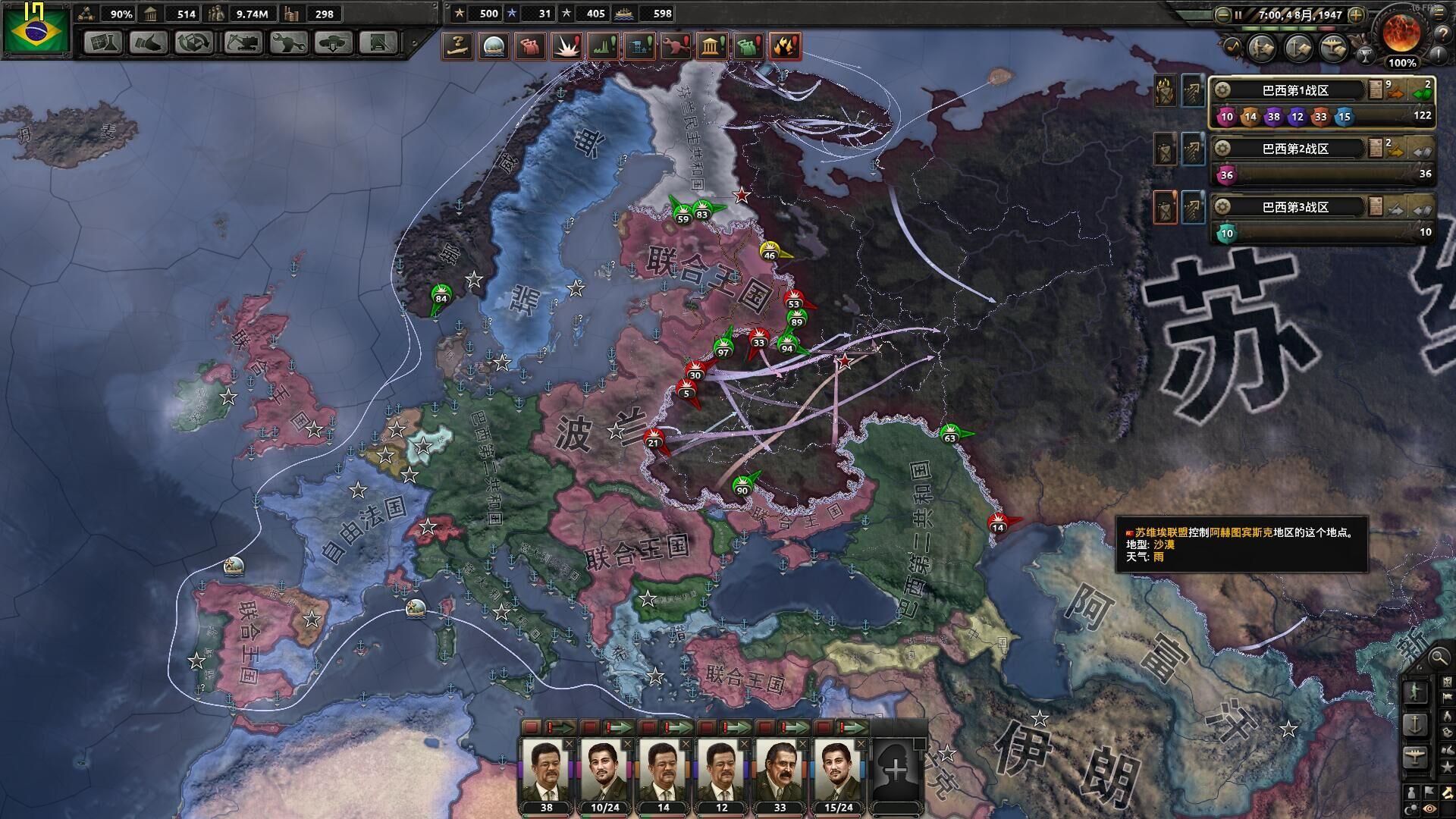Add a new army with the plus silhouette
1456x819 pixels.
pos(896,770)
